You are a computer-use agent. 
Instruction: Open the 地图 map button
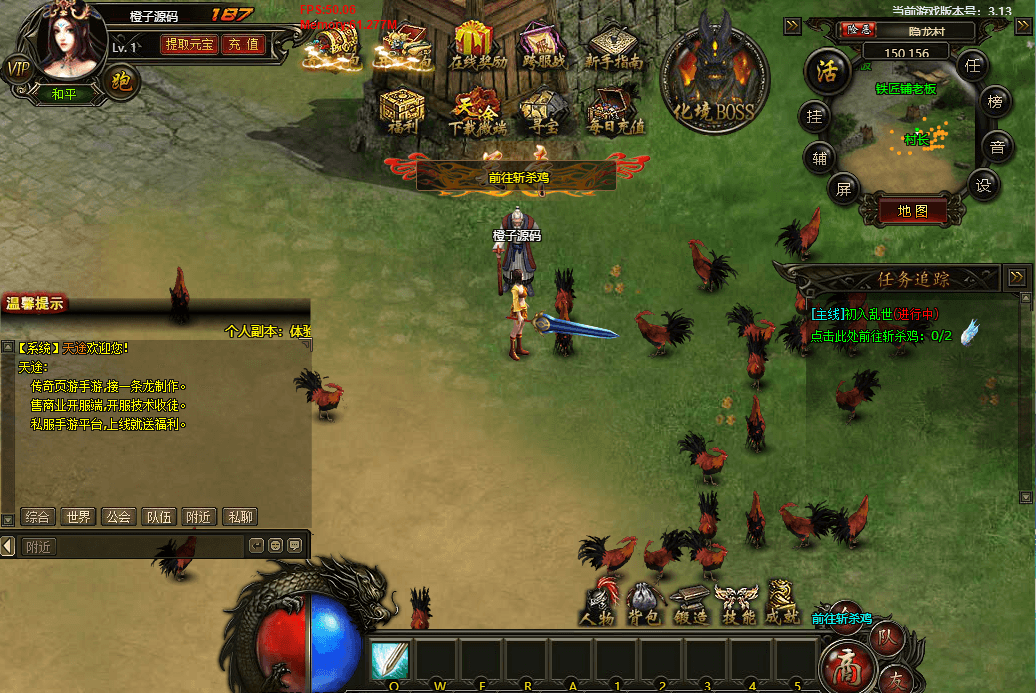point(913,211)
